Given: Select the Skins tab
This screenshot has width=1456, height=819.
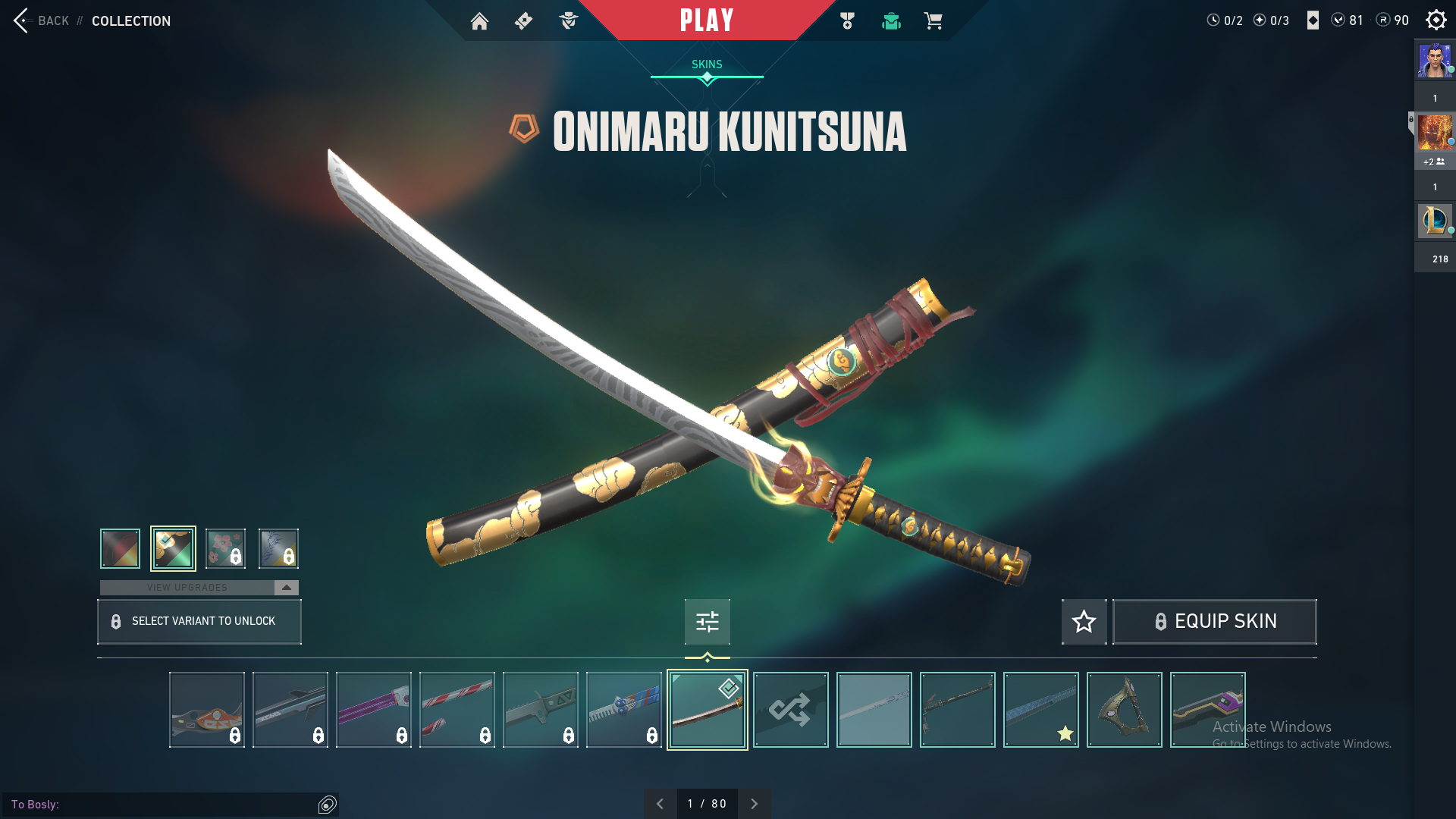Looking at the screenshot, I should coord(707,64).
